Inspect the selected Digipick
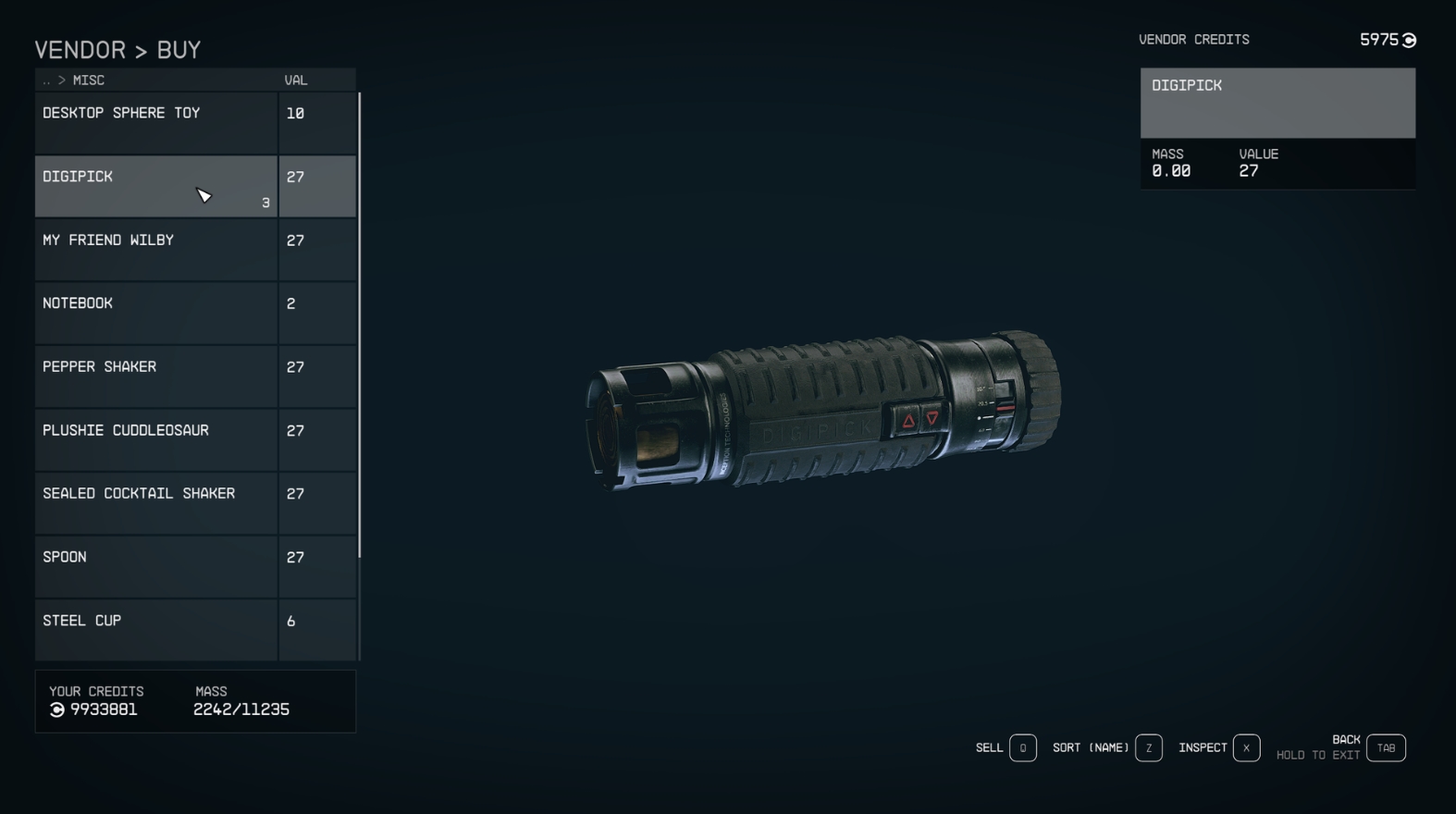This screenshot has height=814, width=1456. (1246, 747)
